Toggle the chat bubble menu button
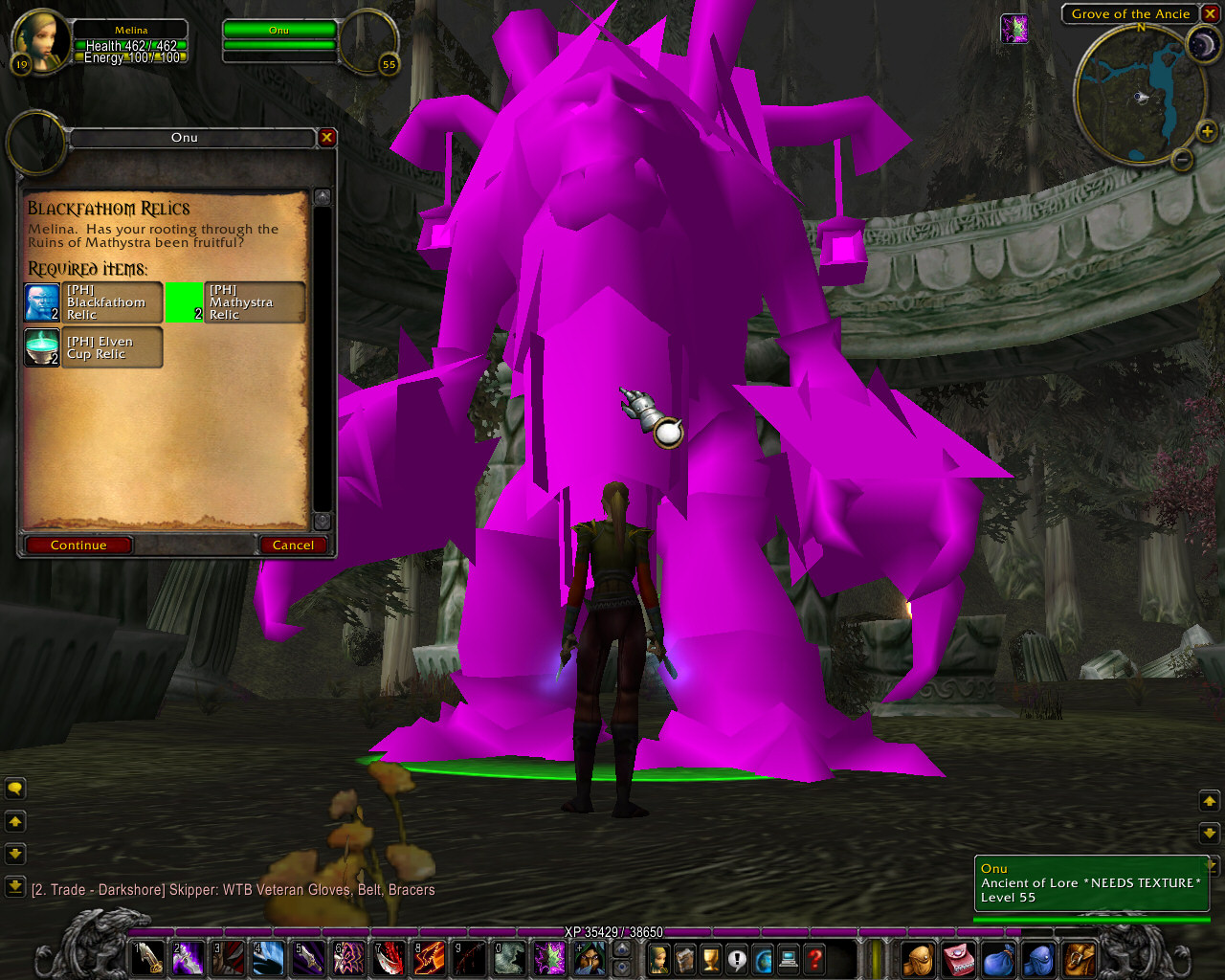1225x980 pixels. 15,788
